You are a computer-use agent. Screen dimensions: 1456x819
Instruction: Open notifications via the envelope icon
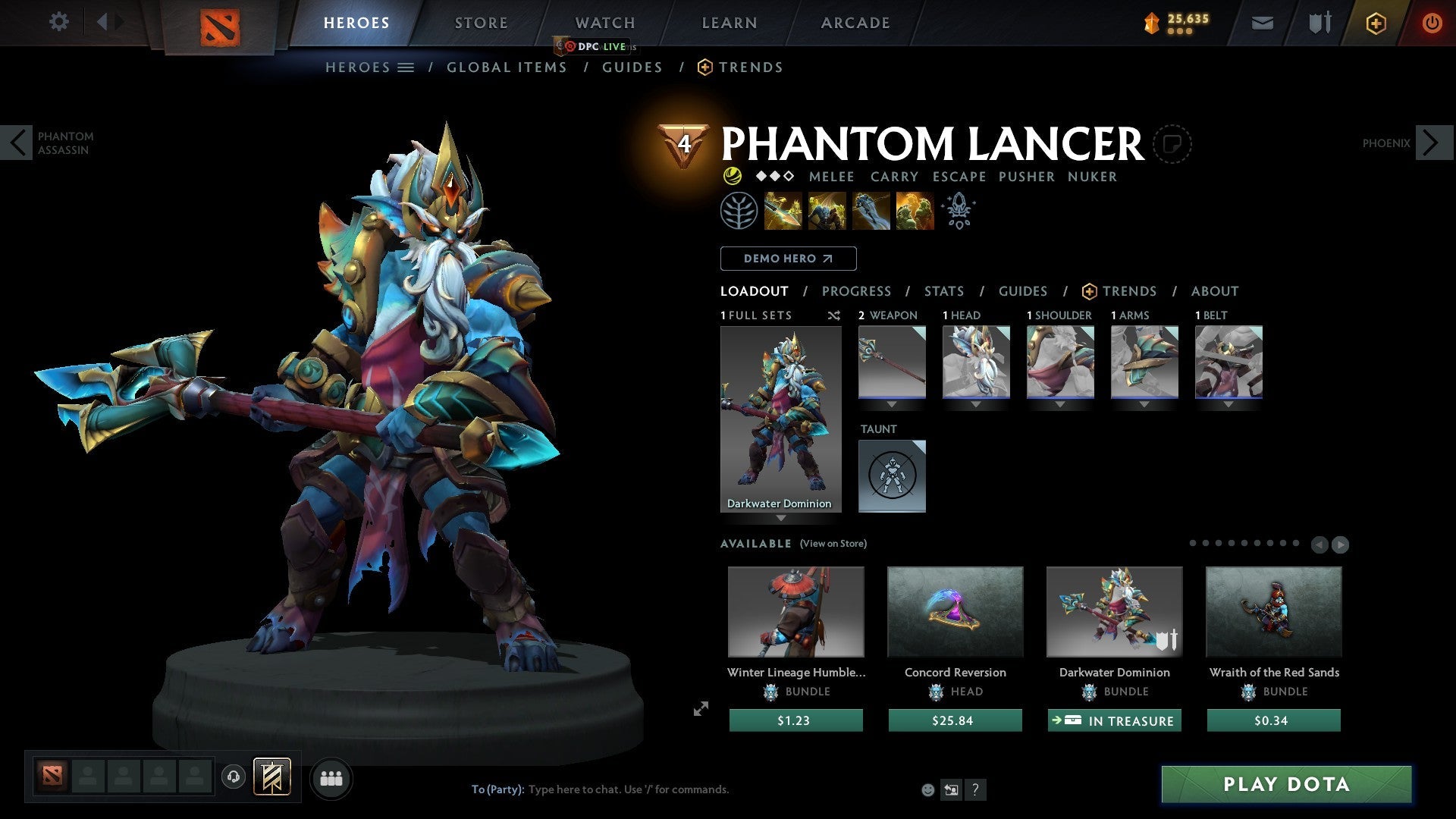(x=1261, y=23)
